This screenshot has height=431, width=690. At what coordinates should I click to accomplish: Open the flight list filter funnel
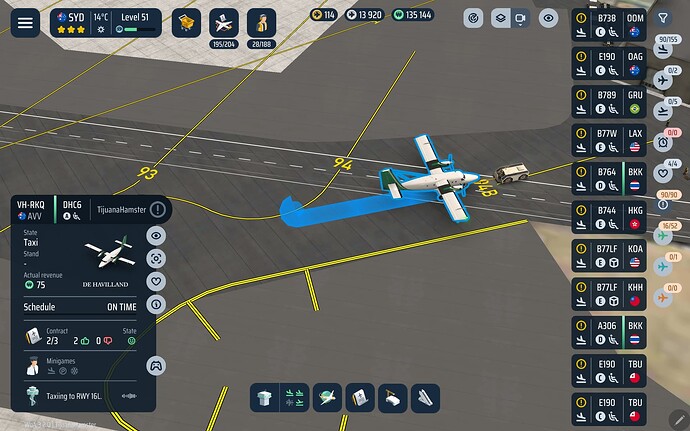665,18
